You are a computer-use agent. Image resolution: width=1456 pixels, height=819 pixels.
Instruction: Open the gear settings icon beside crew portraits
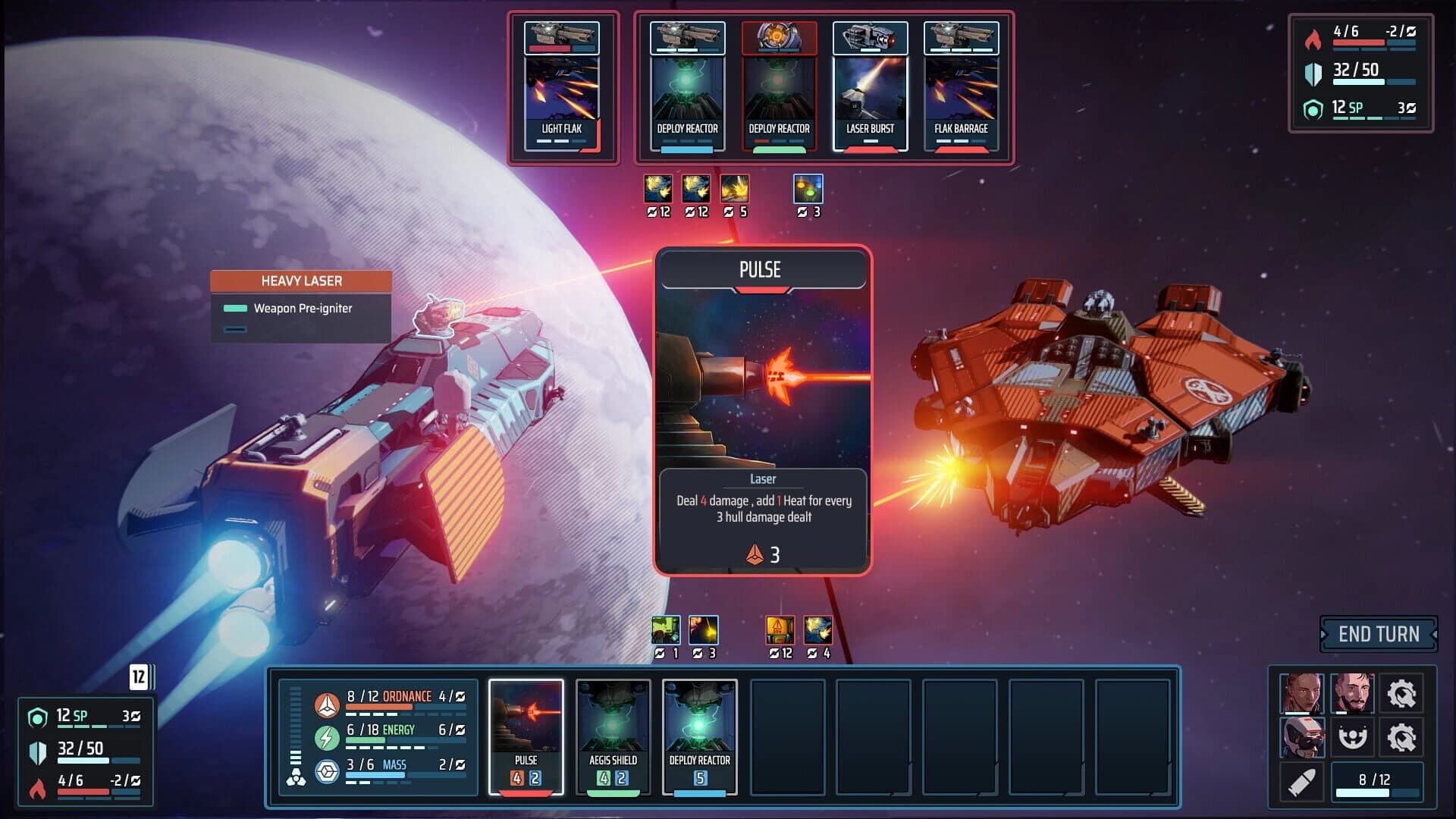pyautogui.click(x=1402, y=695)
